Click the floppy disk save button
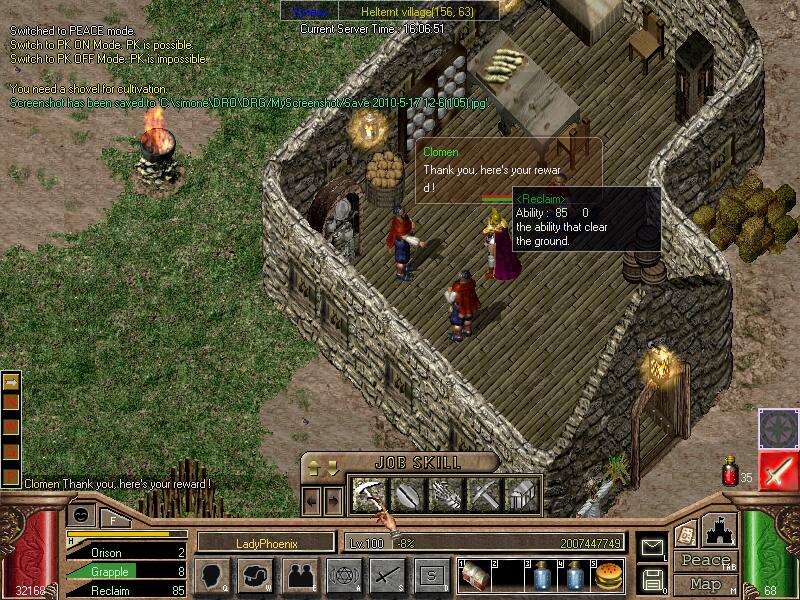The height and width of the screenshot is (600, 800). 651,578
